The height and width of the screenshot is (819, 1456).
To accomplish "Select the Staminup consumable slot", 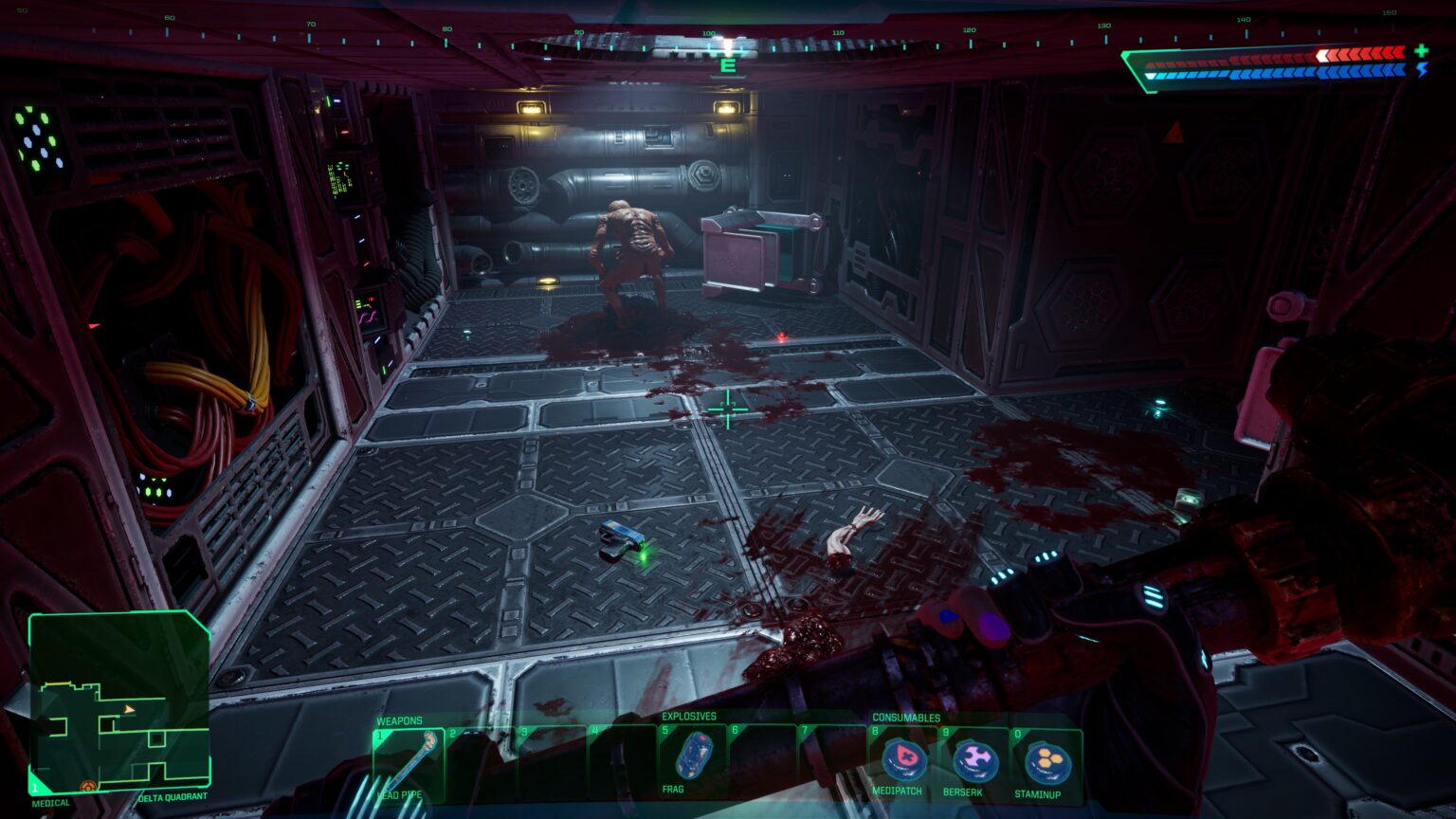I will click(1046, 763).
